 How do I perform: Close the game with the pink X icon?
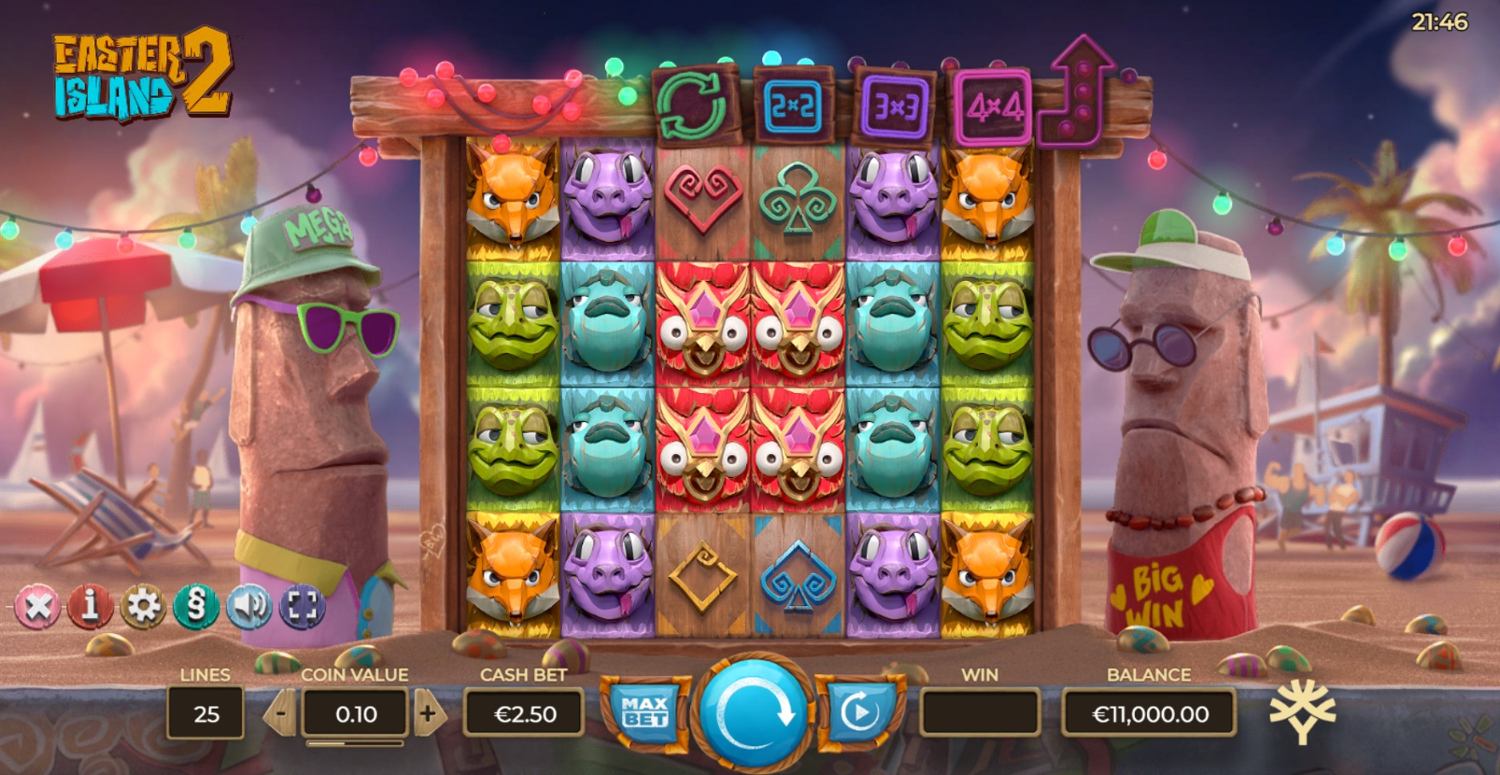pyautogui.click(x=36, y=607)
